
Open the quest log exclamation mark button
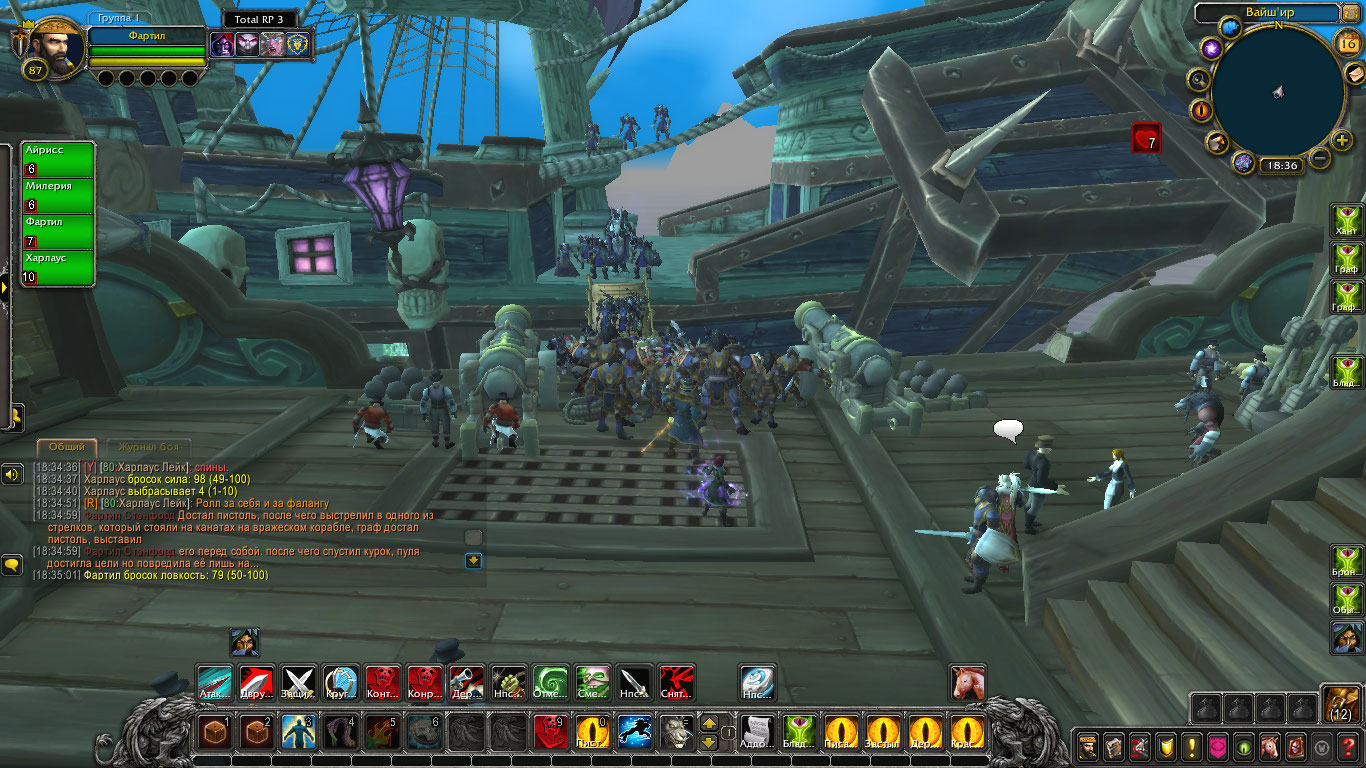(x=1192, y=746)
